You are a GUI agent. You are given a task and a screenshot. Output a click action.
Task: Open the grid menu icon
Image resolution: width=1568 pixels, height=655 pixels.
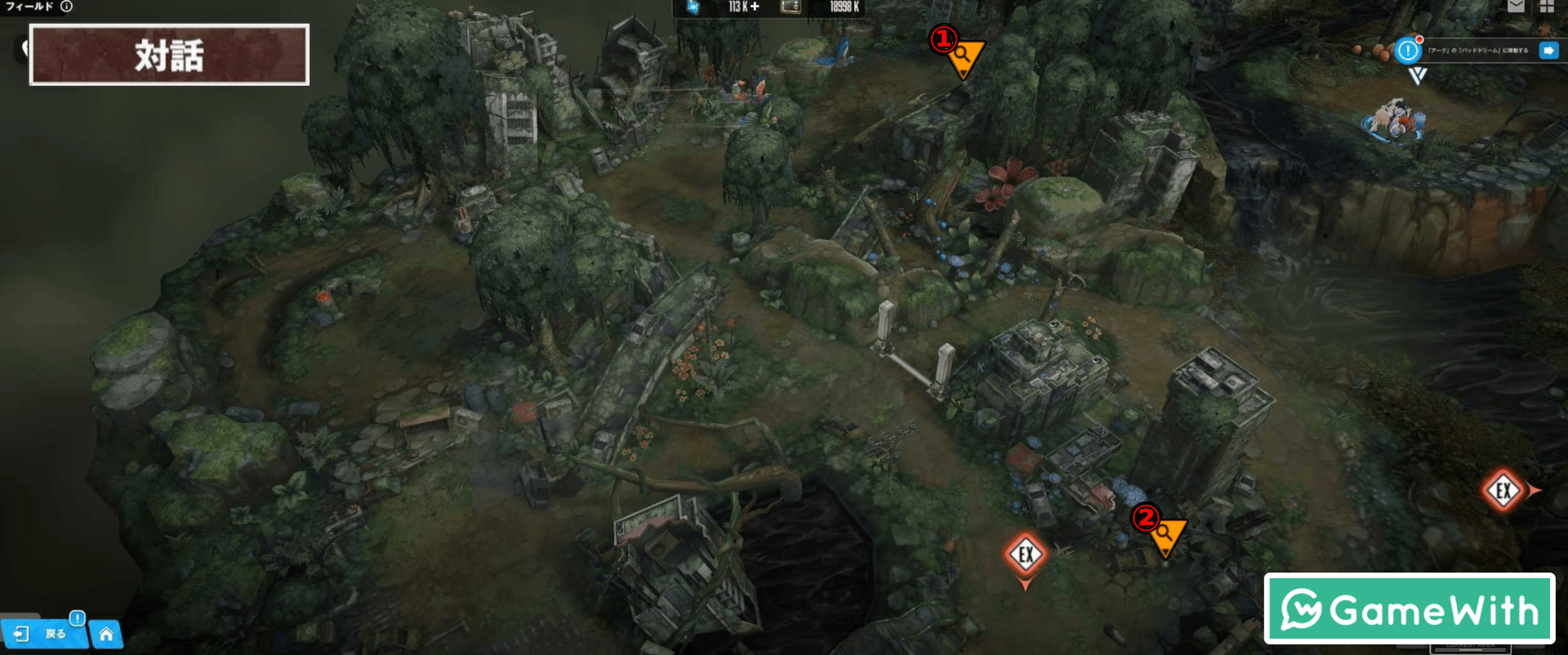[x=1547, y=7]
